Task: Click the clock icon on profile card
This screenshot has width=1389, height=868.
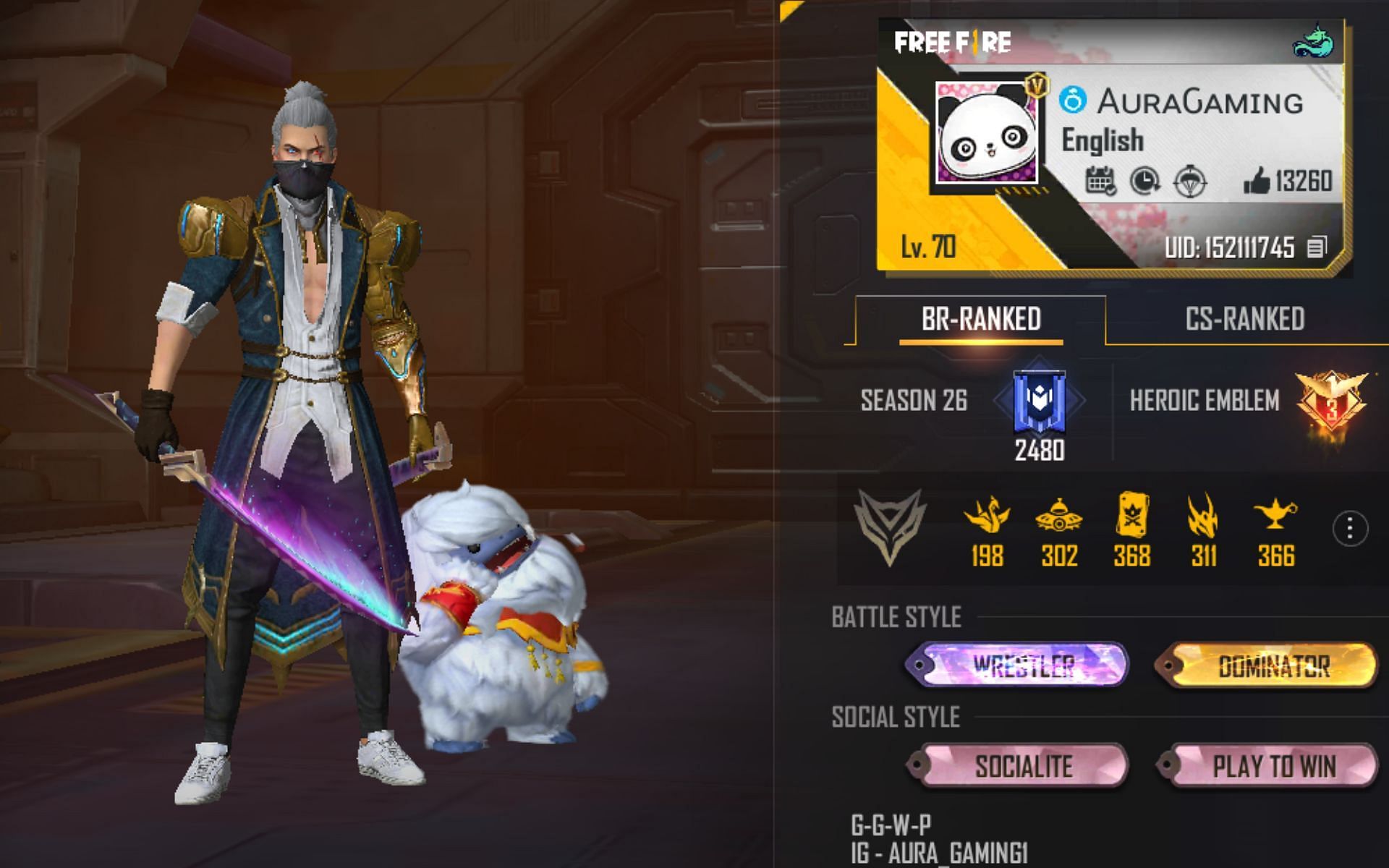Action: pos(1144,181)
